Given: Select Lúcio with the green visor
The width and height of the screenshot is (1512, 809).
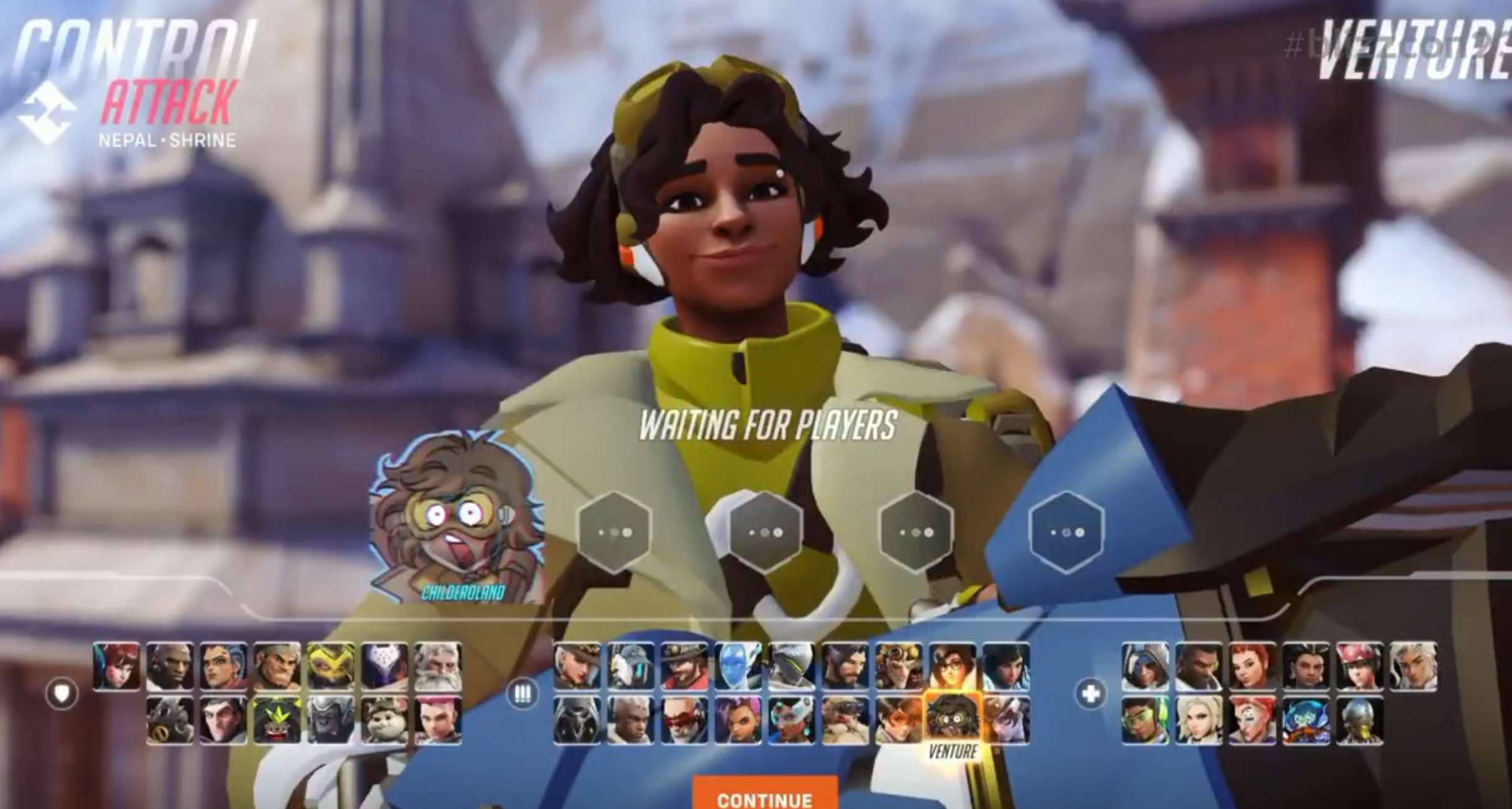Looking at the screenshot, I should point(1145,720).
